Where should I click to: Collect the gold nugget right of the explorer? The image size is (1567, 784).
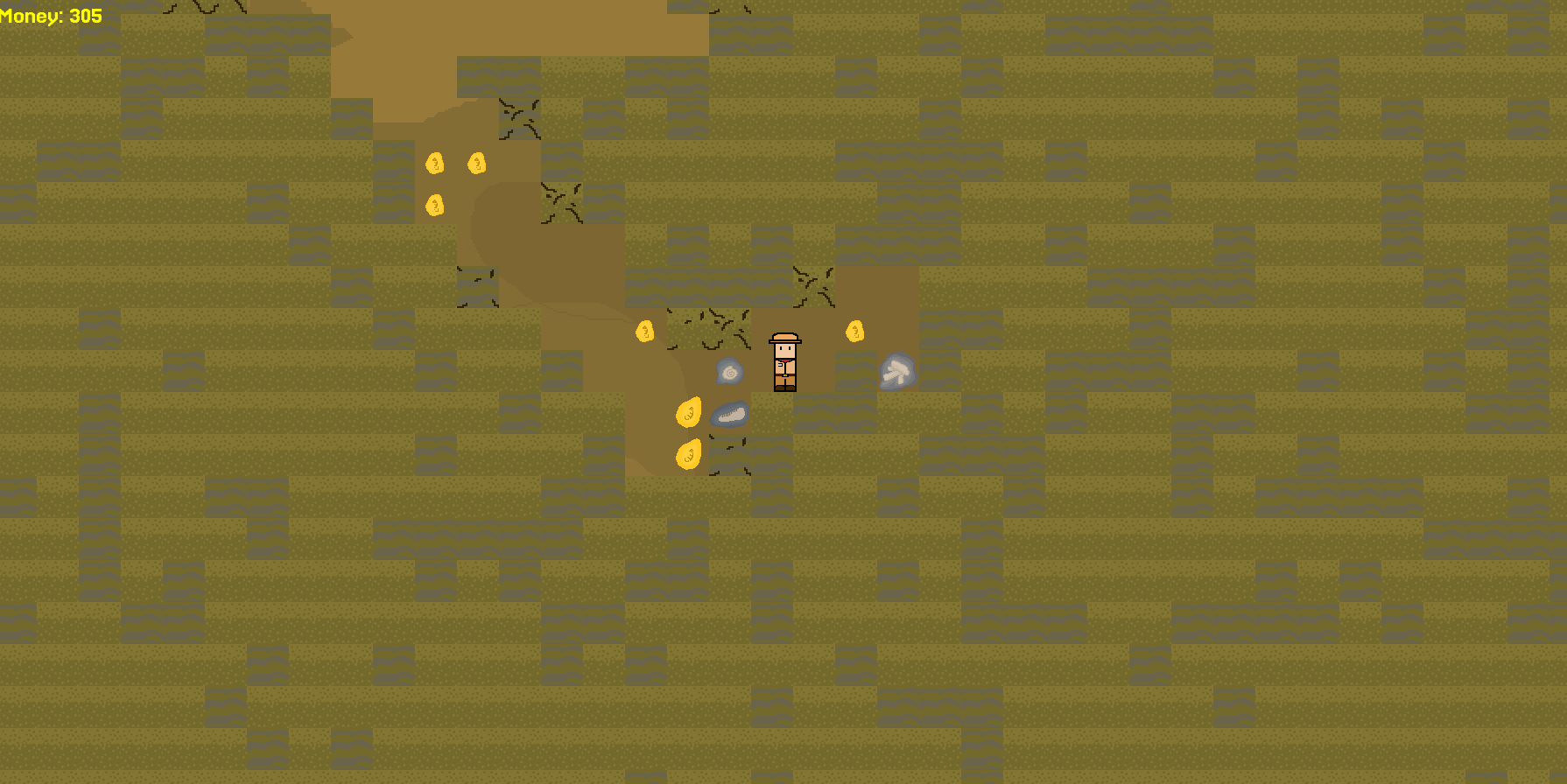click(854, 332)
